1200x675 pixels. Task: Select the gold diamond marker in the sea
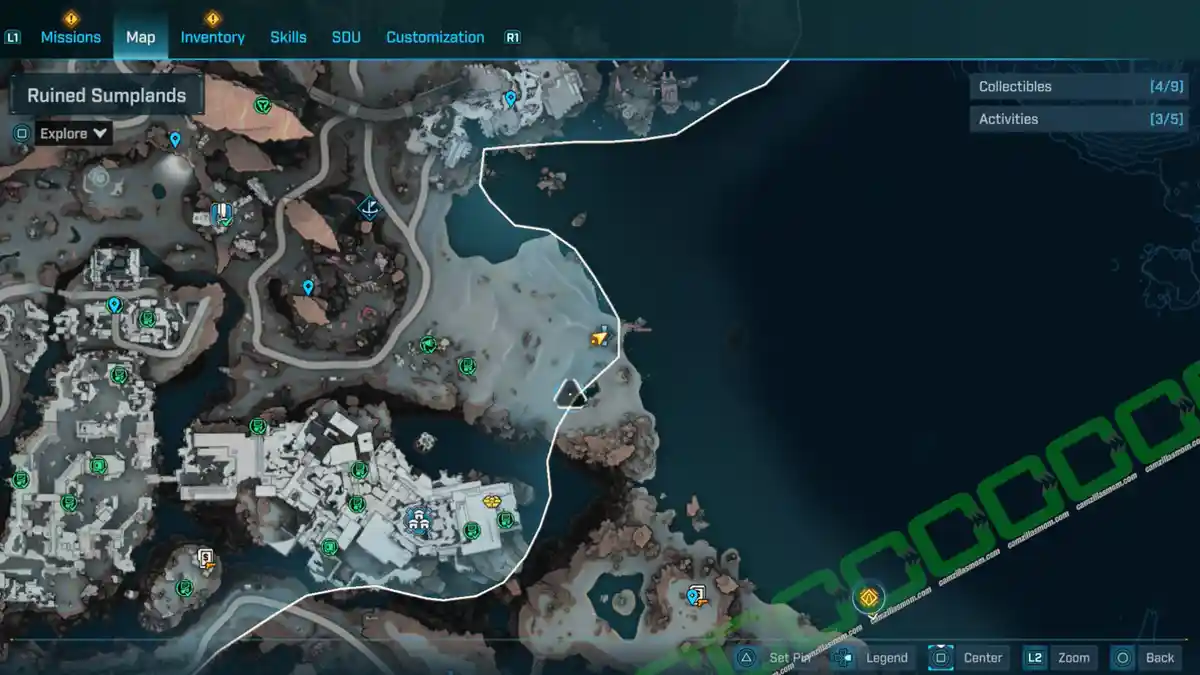pos(869,598)
